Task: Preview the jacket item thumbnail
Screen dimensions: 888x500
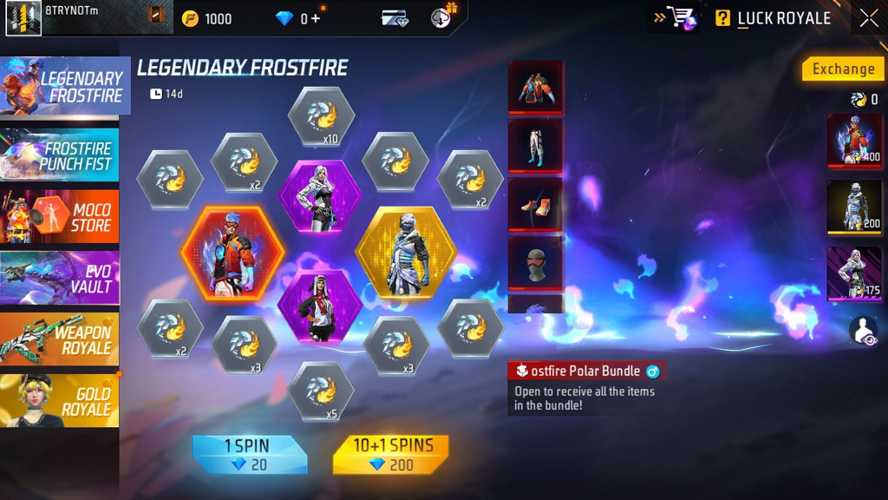Action: pos(536,88)
